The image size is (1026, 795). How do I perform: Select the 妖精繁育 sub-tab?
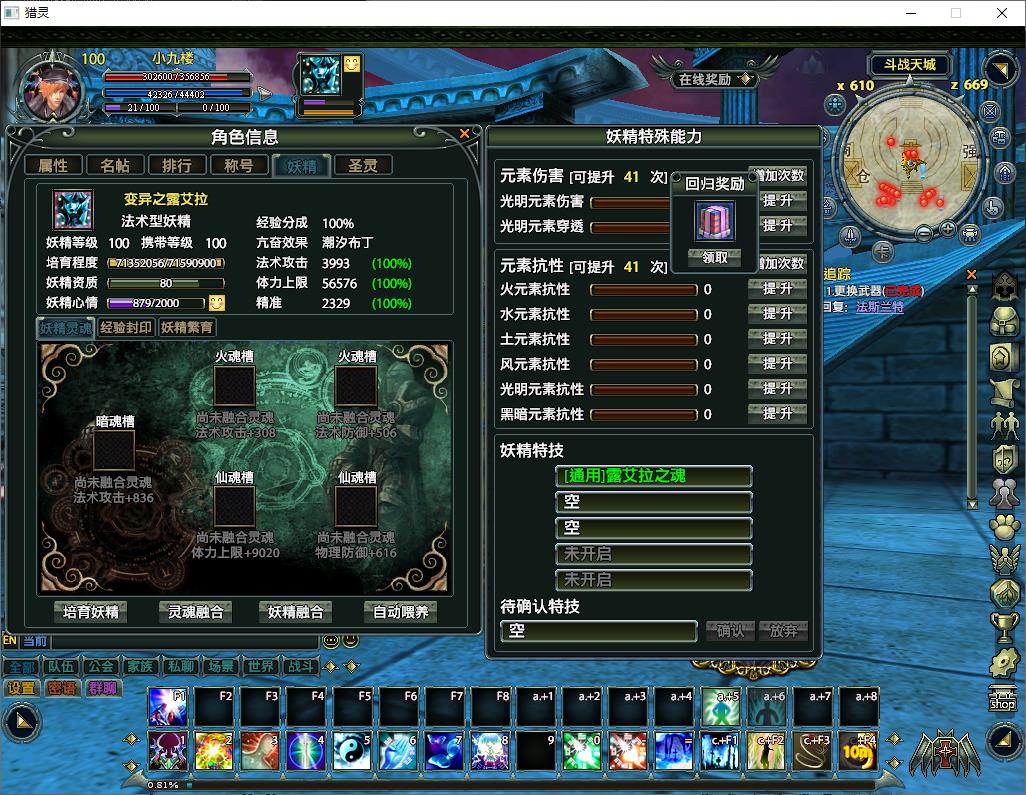click(x=187, y=327)
